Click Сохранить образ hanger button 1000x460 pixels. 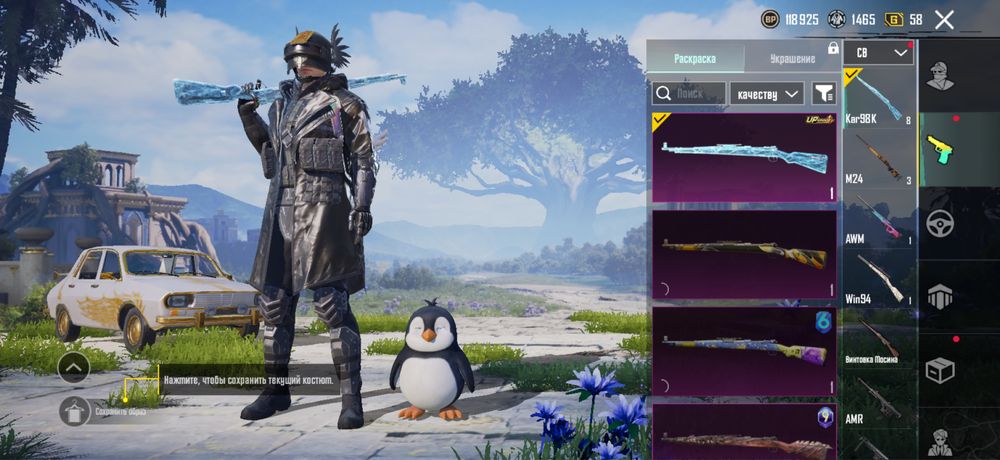point(75,411)
